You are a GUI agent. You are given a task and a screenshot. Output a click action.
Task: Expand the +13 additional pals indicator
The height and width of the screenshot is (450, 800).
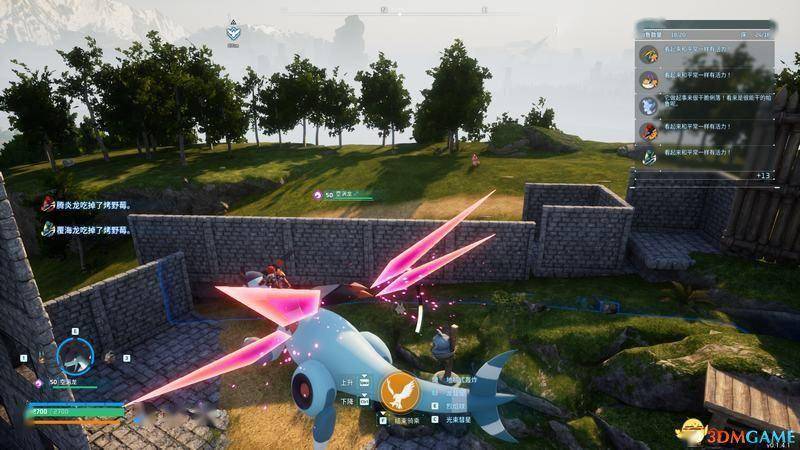[762, 176]
